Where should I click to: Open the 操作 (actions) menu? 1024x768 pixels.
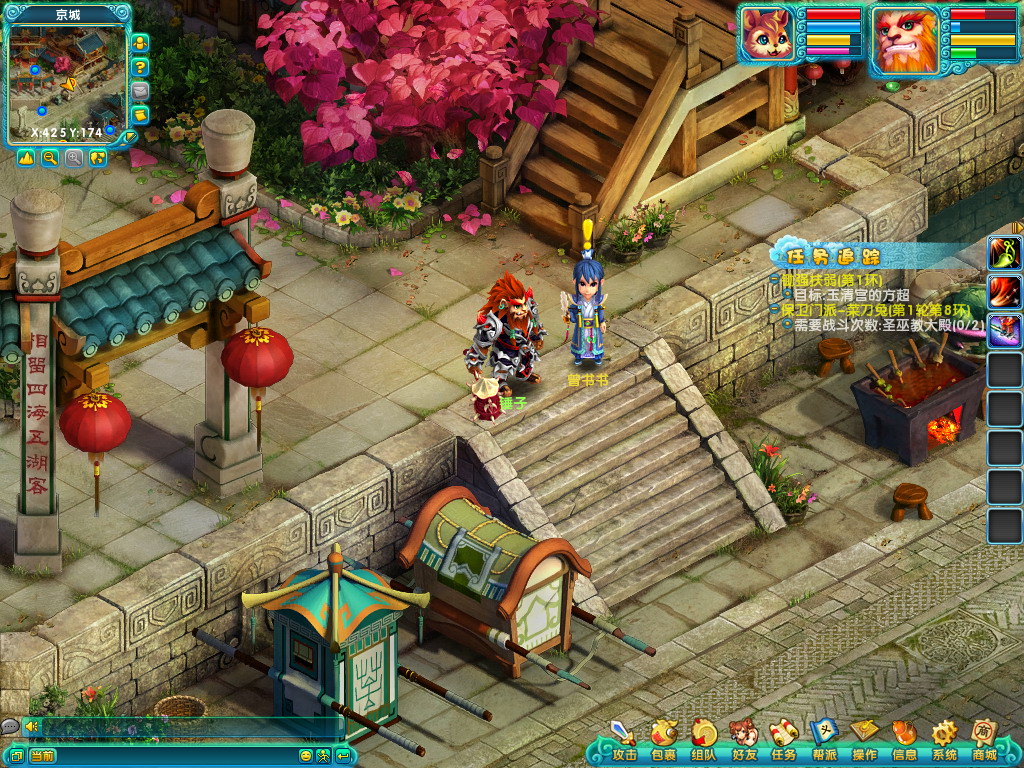[864, 739]
